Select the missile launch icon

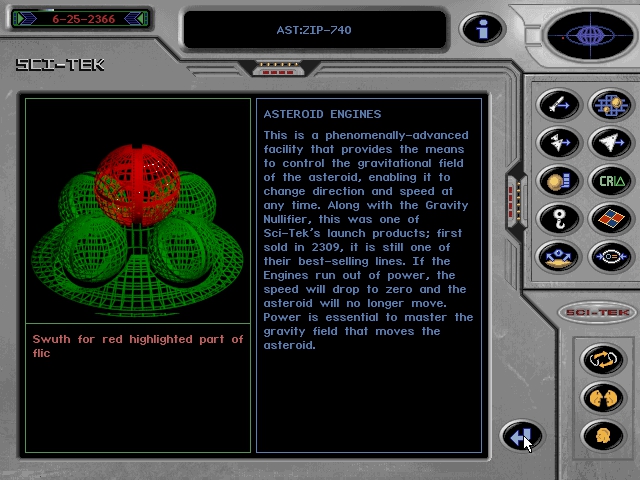(558, 105)
